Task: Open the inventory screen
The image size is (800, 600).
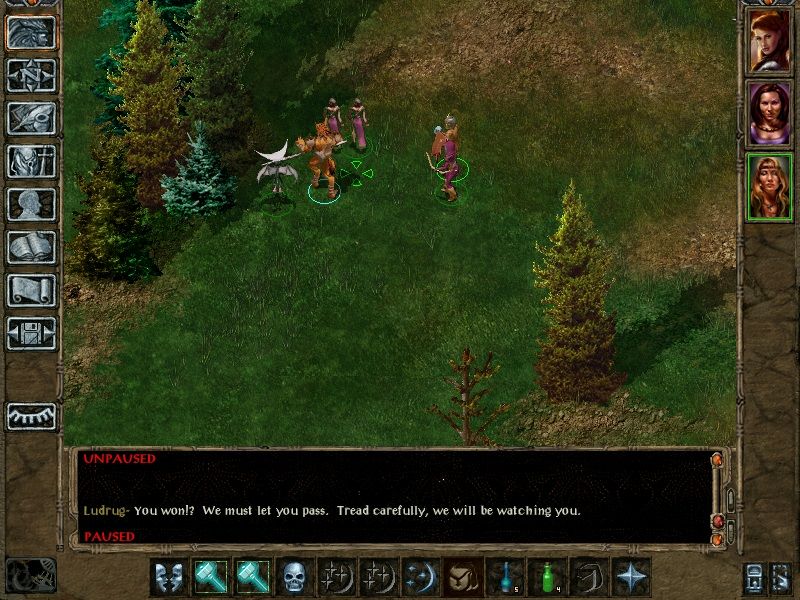Action: 31,161
